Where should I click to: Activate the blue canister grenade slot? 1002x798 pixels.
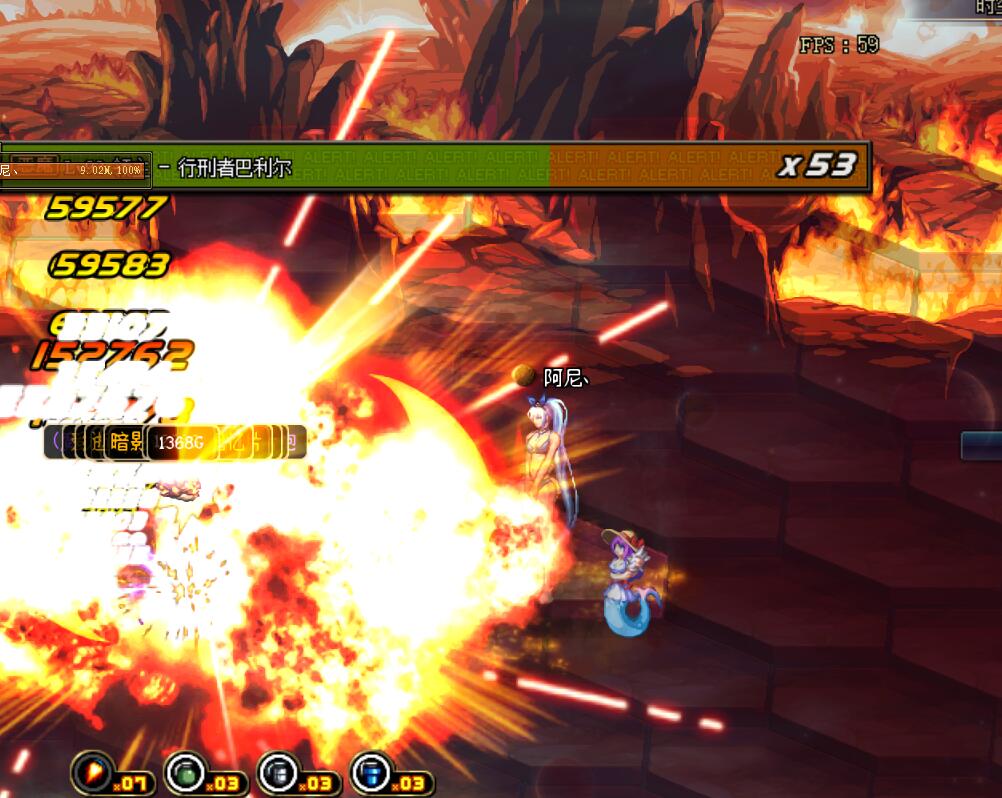click(370, 772)
